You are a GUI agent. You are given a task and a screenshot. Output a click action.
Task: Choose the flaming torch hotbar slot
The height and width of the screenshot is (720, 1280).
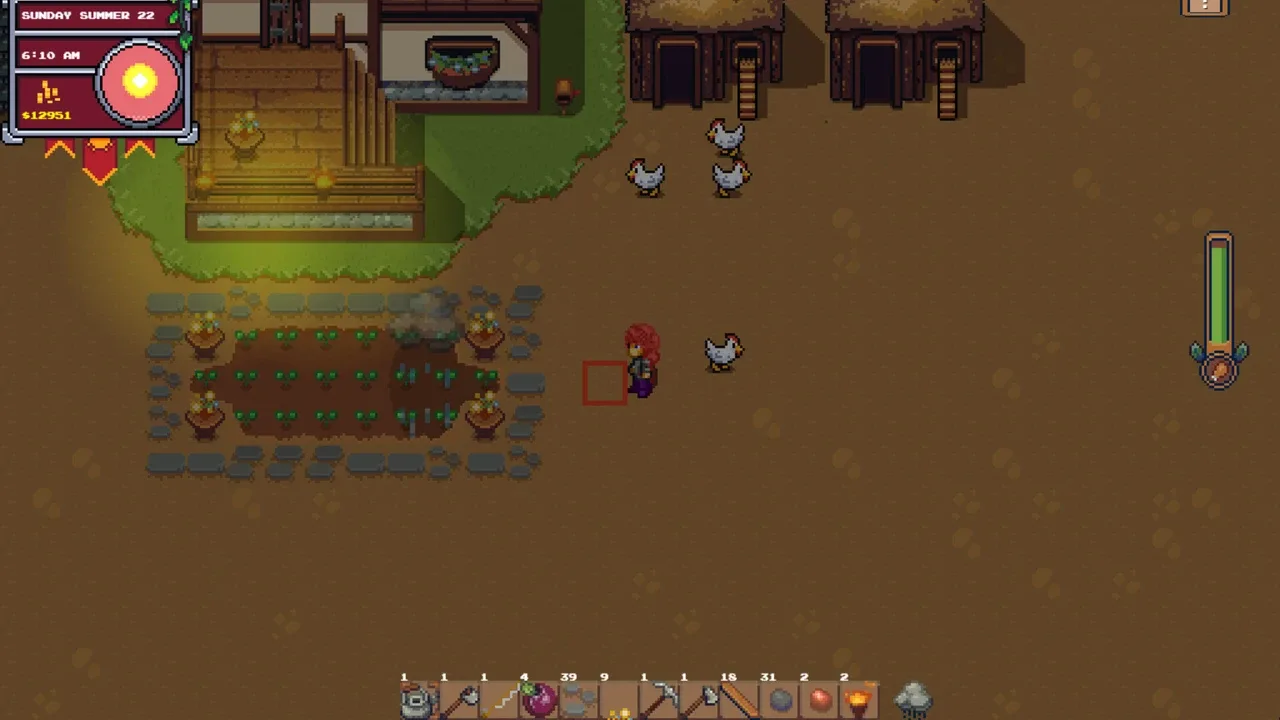tap(859, 700)
